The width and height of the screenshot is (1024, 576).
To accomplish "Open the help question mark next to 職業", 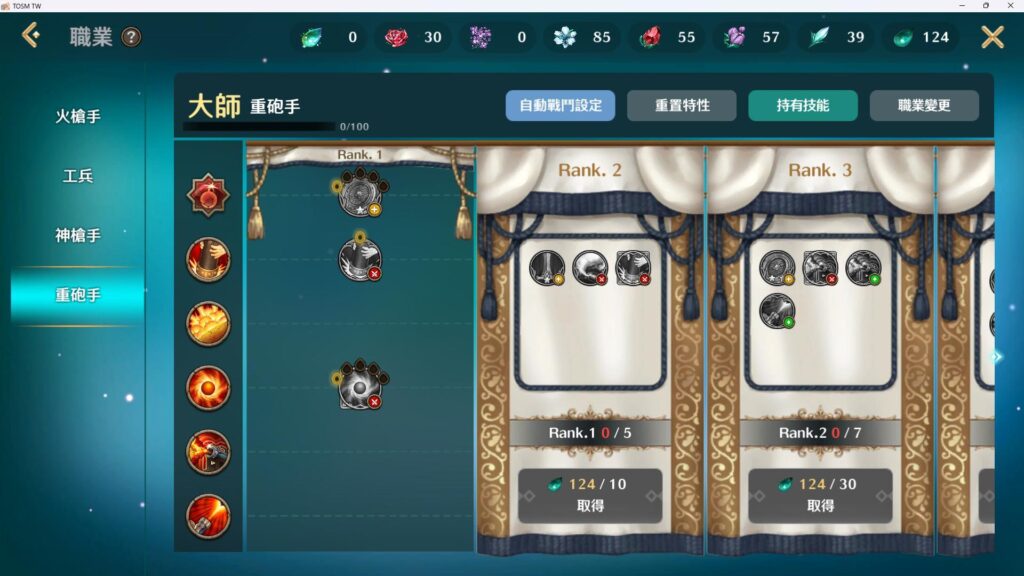I will (x=131, y=38).
